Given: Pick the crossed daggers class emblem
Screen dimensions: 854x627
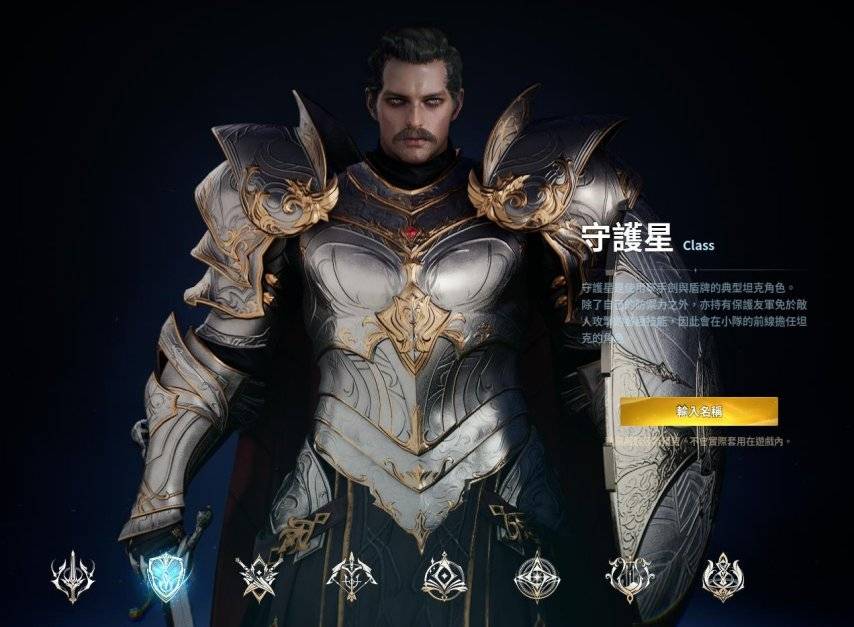Looking at the screenshot, I should [257, 577].
